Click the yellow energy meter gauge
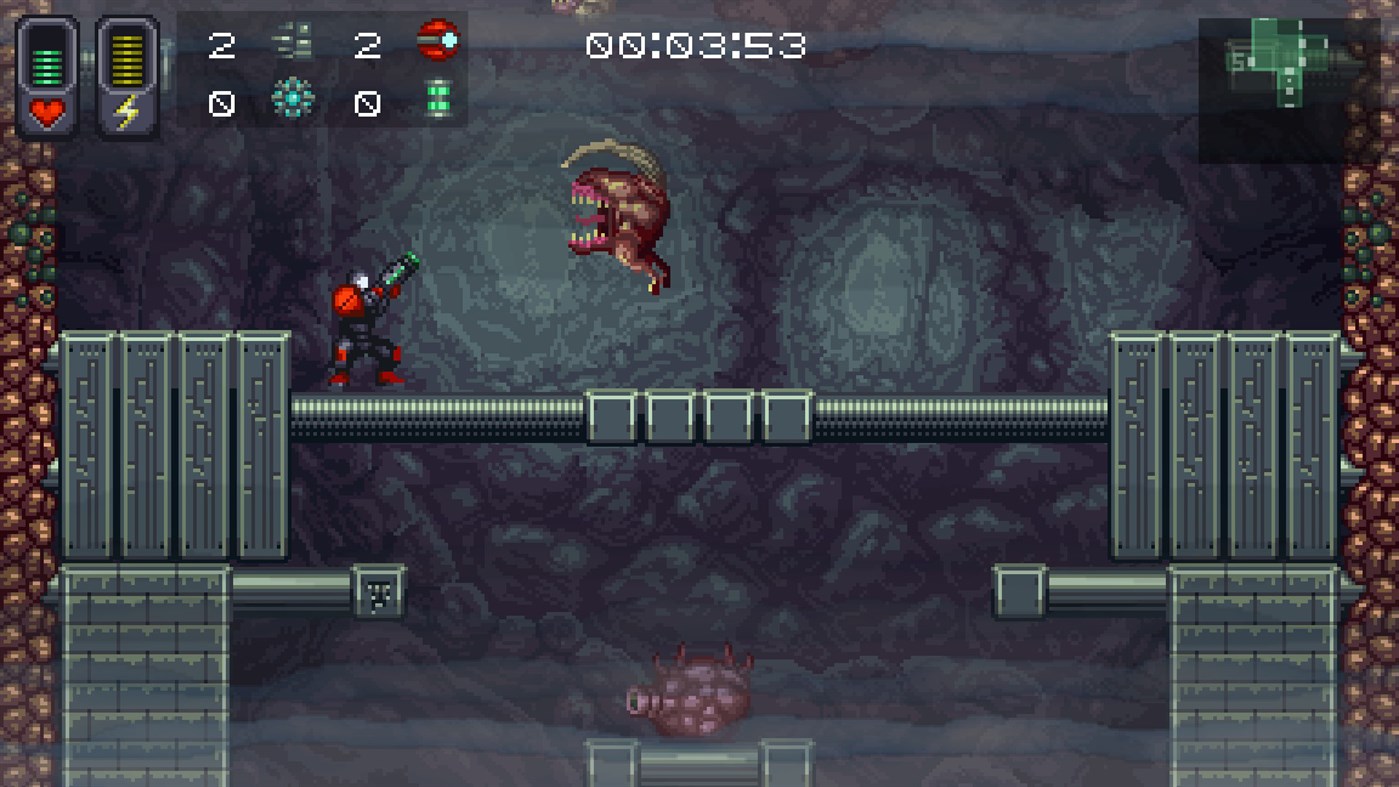The width and height of the screenshot is (1399, 787). point(127,62)
